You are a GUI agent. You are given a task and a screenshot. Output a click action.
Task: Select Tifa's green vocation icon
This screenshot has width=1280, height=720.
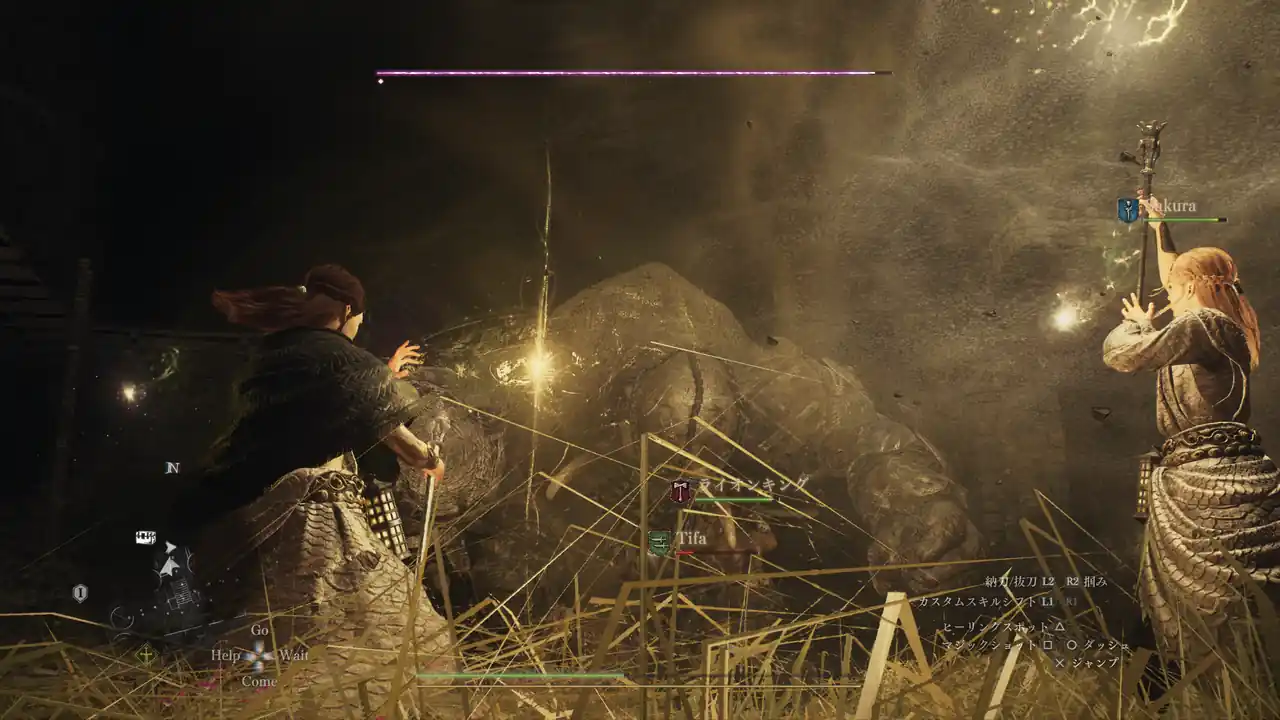[x=660, y=543]
